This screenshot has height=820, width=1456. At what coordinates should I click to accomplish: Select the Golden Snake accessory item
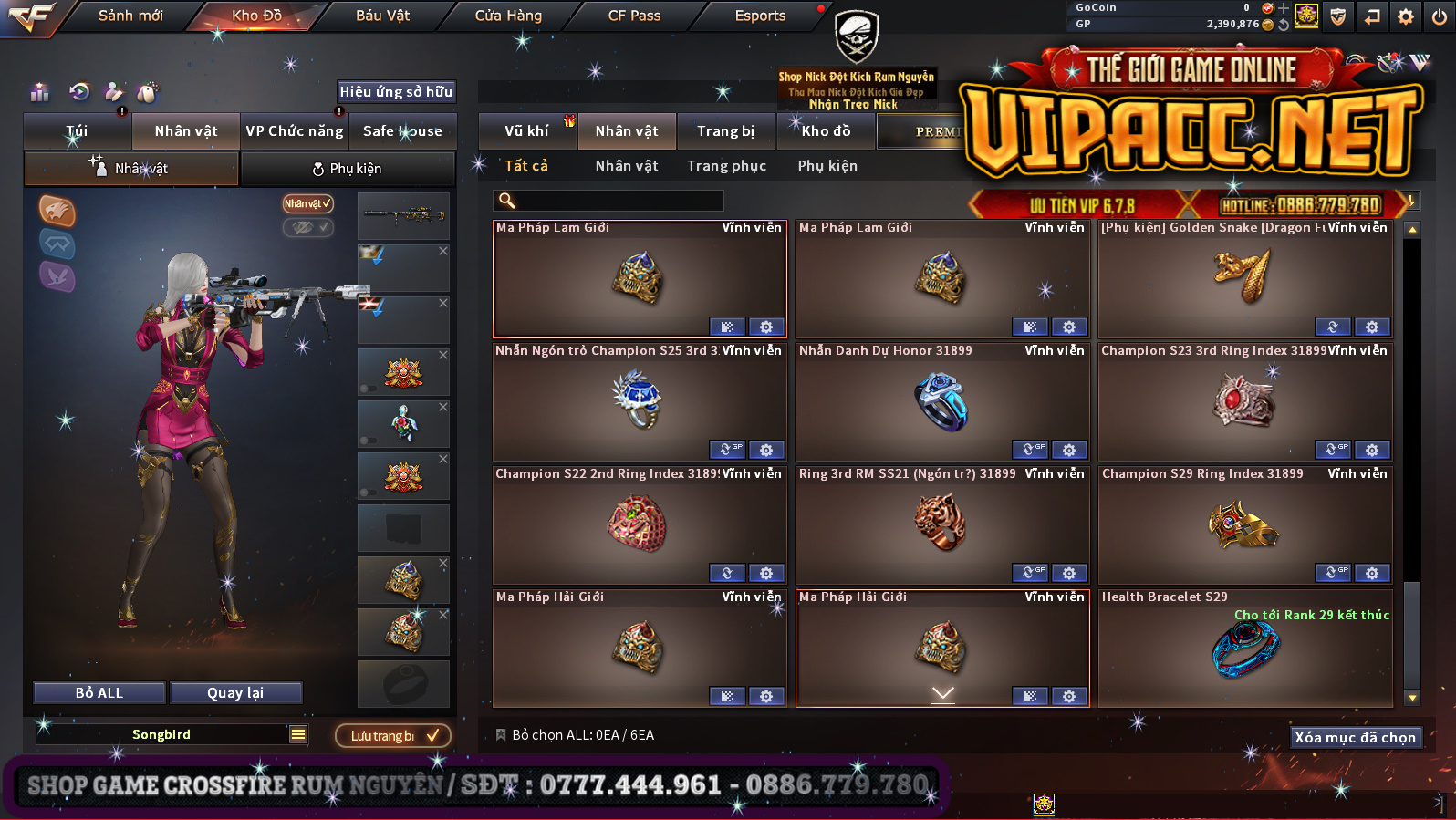point(1244,278)
